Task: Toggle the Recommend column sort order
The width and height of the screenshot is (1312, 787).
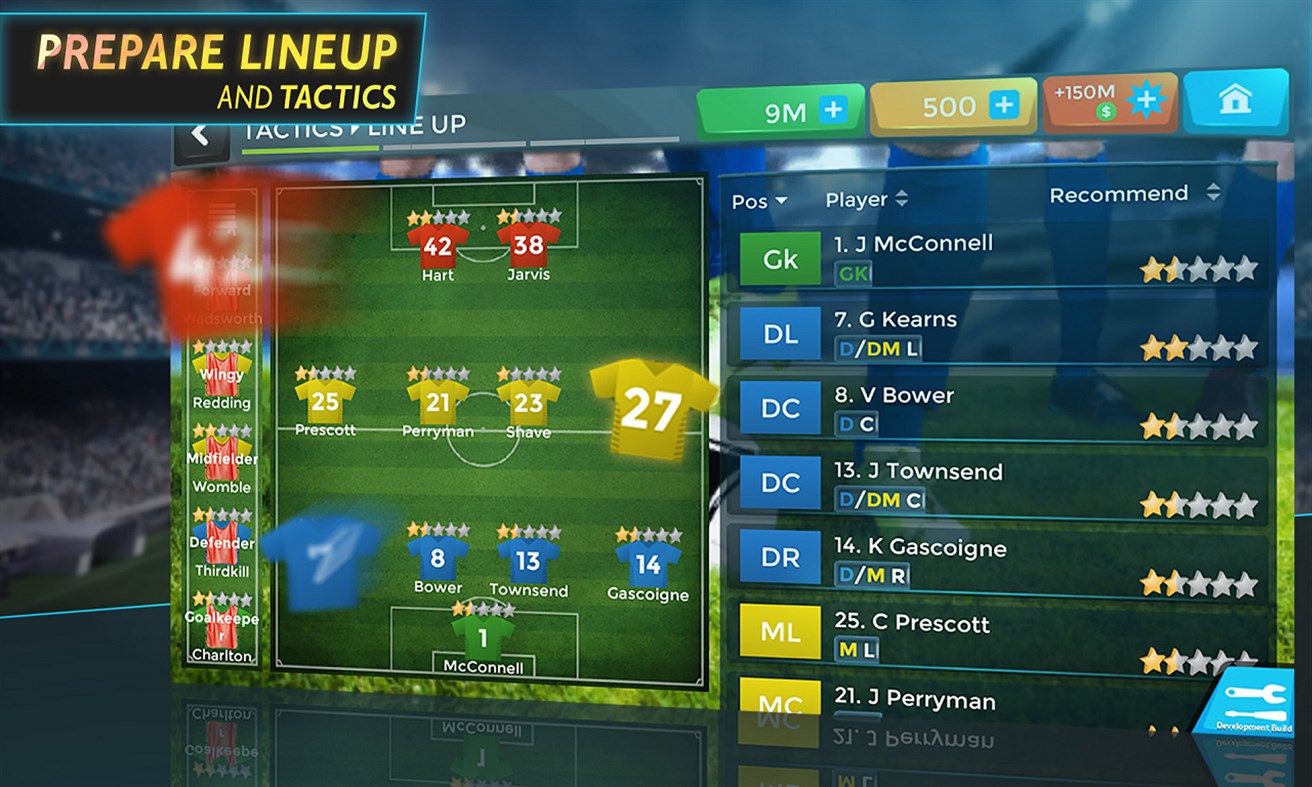Action: pyautogui.click(x=1216, y=195)
